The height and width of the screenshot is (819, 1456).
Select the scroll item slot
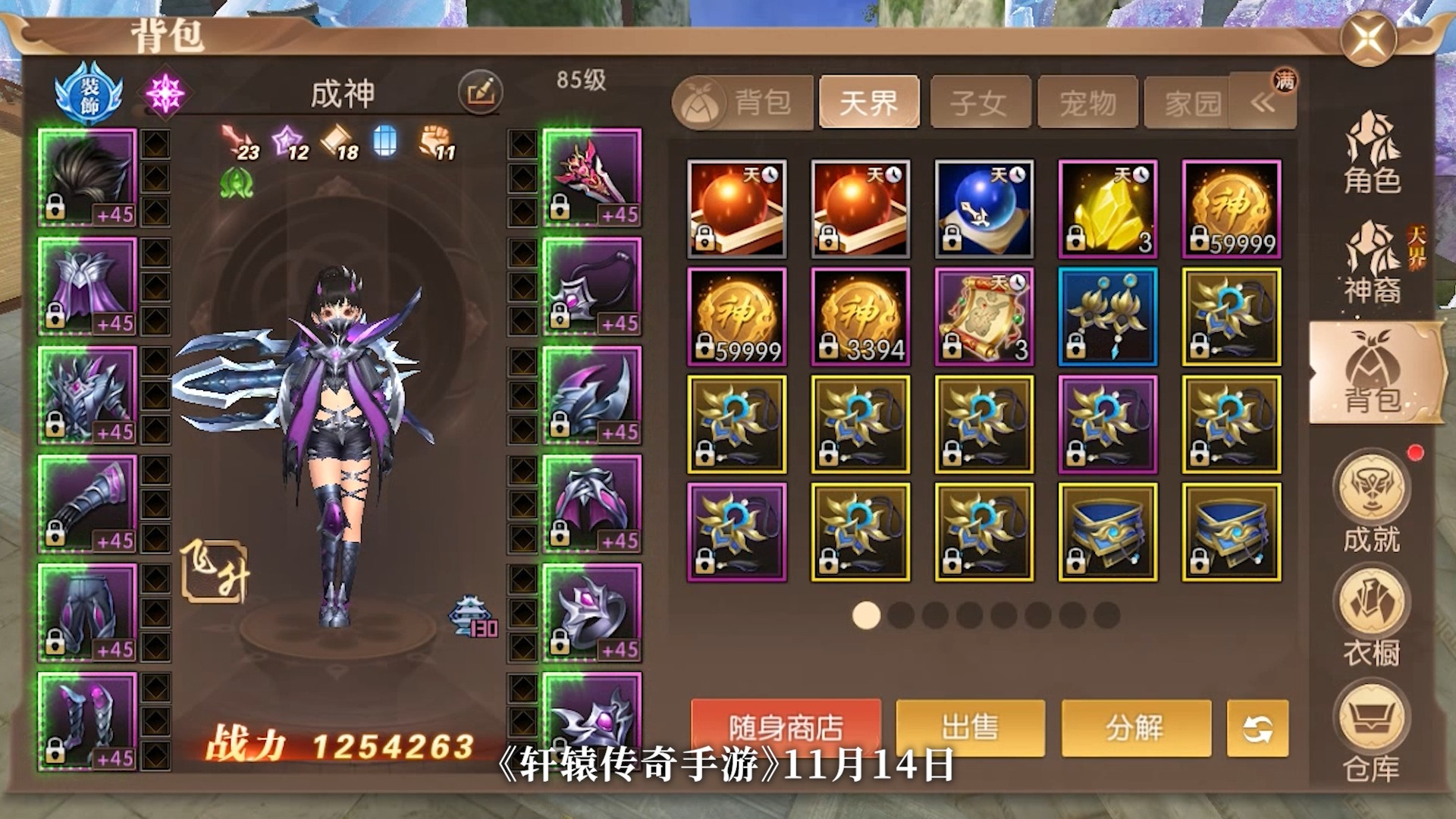(984, 317)
